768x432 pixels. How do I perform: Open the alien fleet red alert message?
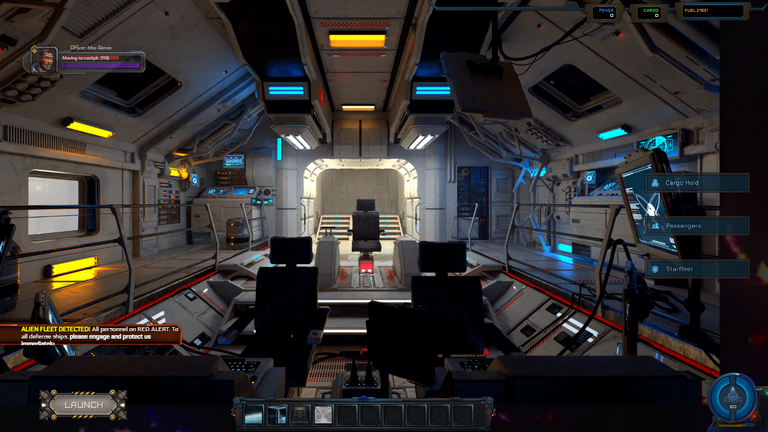point(90,334)
